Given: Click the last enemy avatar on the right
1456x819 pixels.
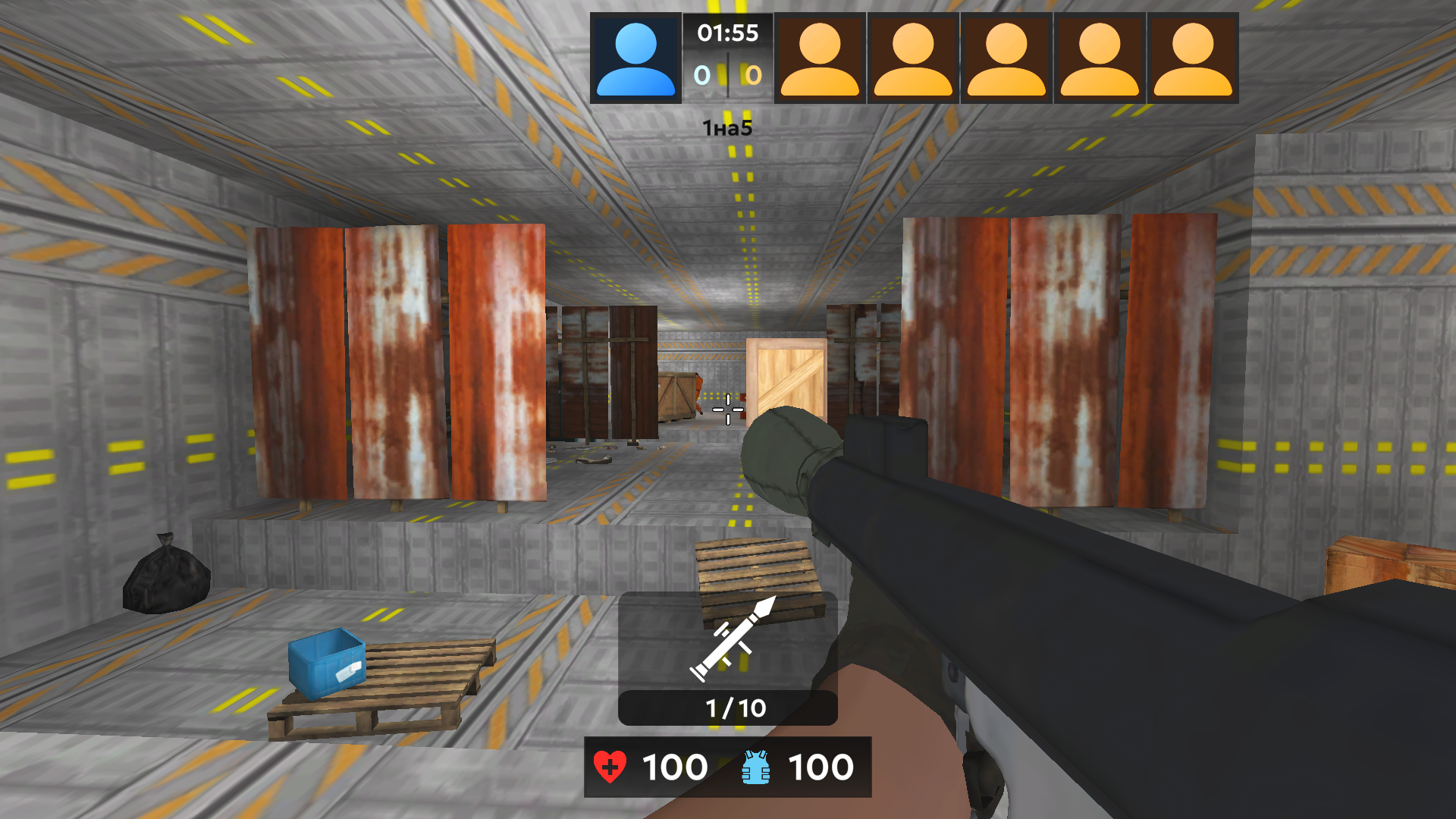Looking at the screenshot, I should pos(1191,57).
